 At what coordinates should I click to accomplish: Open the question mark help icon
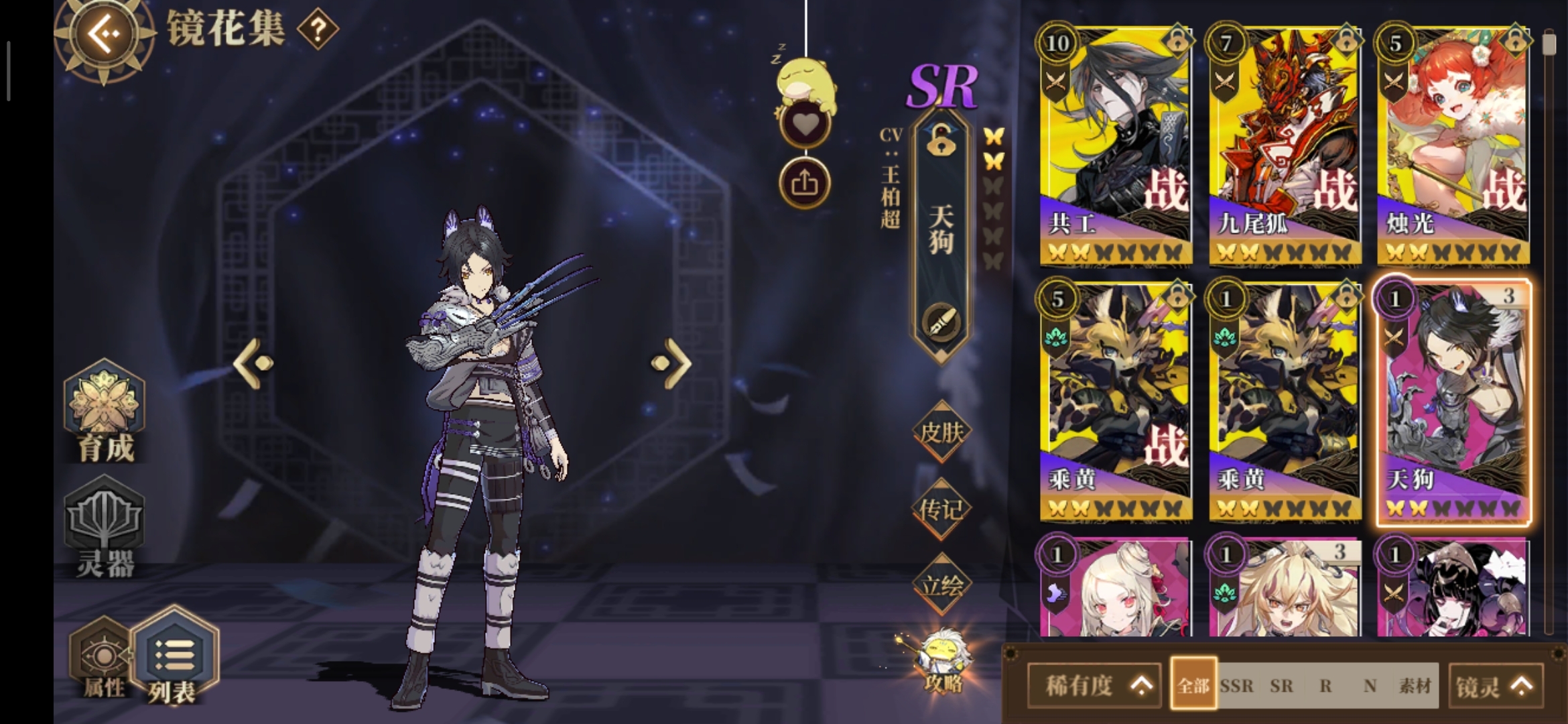coord(318,29)
